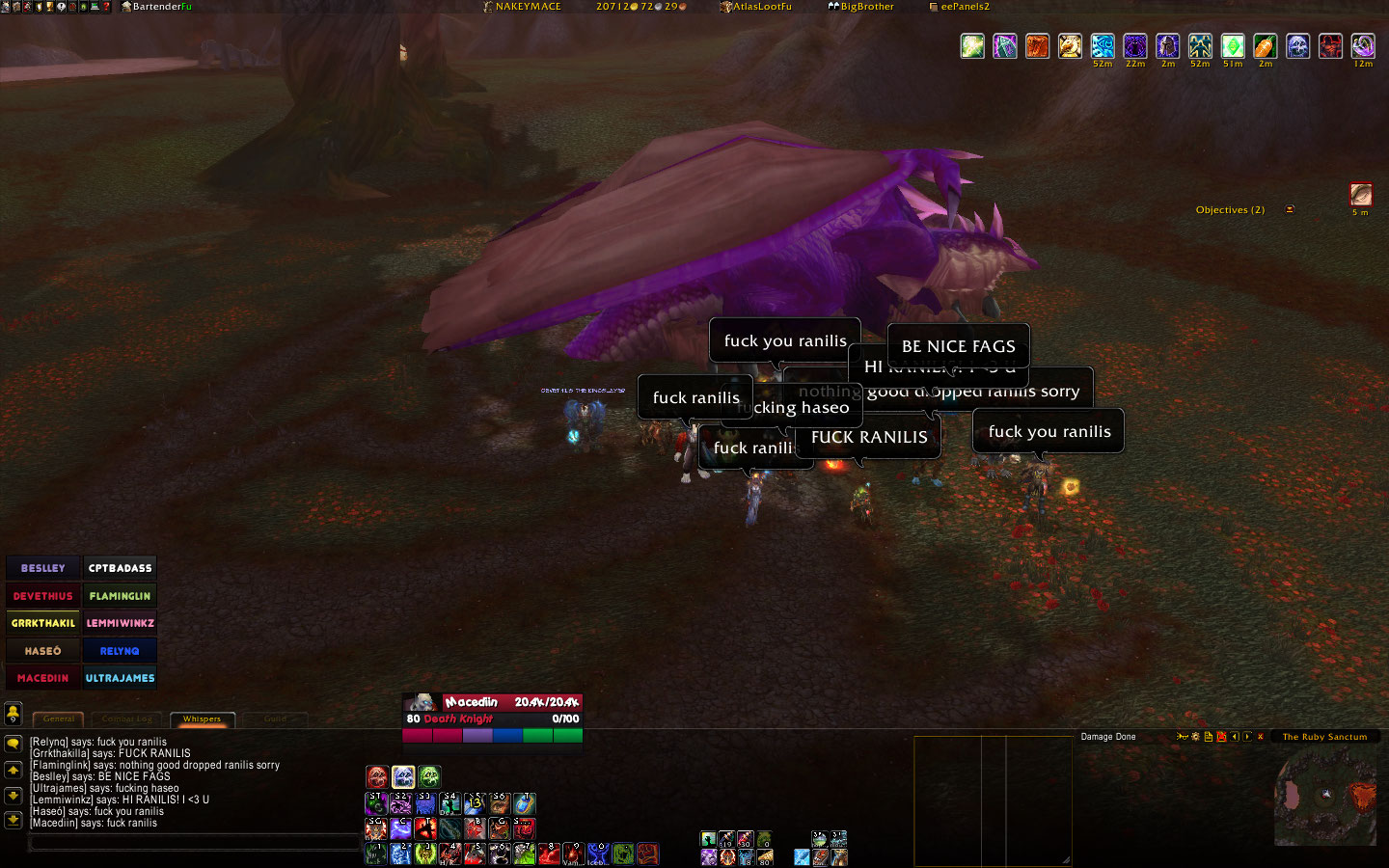
Task: Click Ultrajames's raid frame
Action: pyautogui.click(x=120, y=678)
